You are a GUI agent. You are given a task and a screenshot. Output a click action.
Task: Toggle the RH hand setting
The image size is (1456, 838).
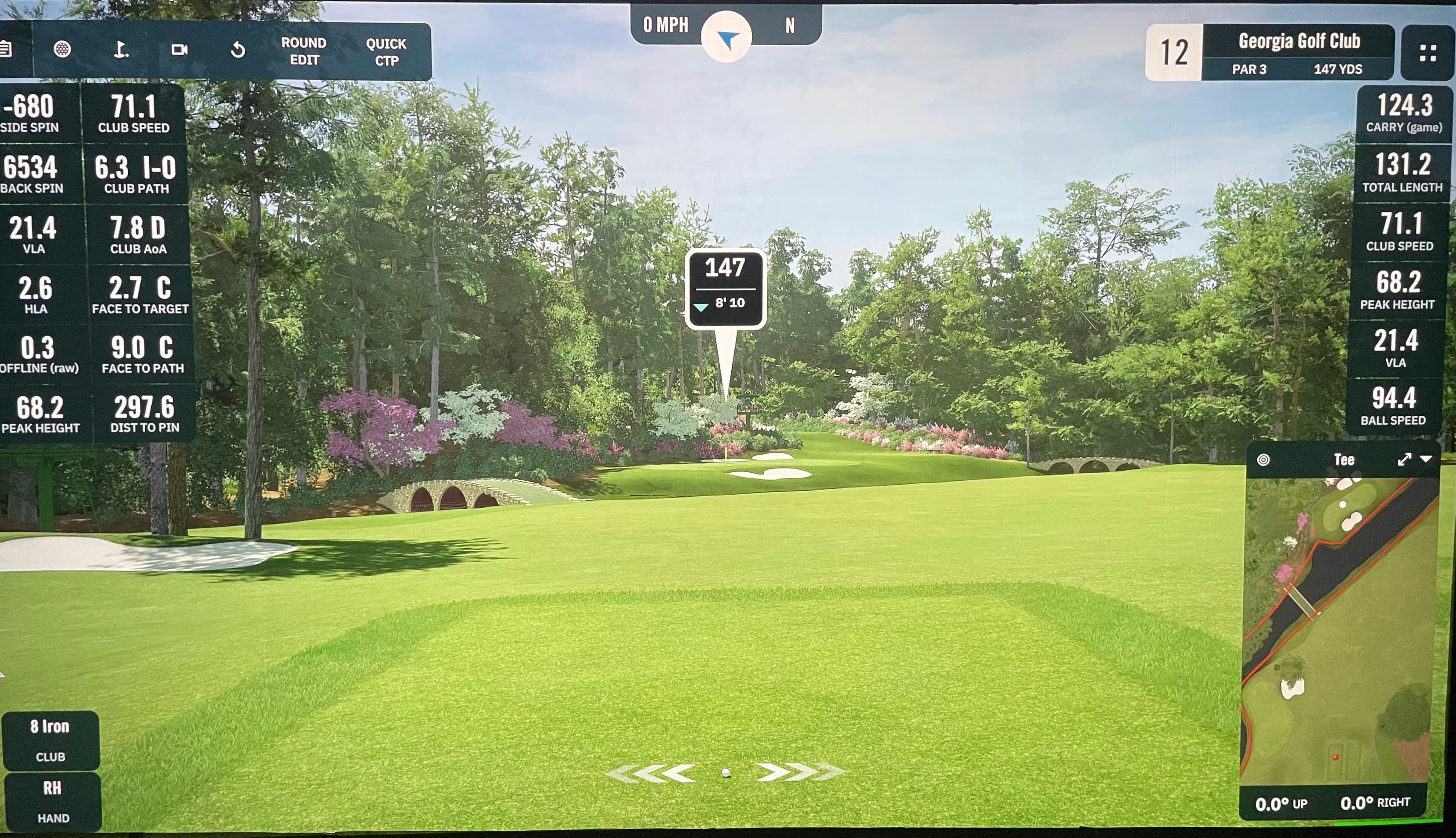pyautogui.click(x=52, y=801)
